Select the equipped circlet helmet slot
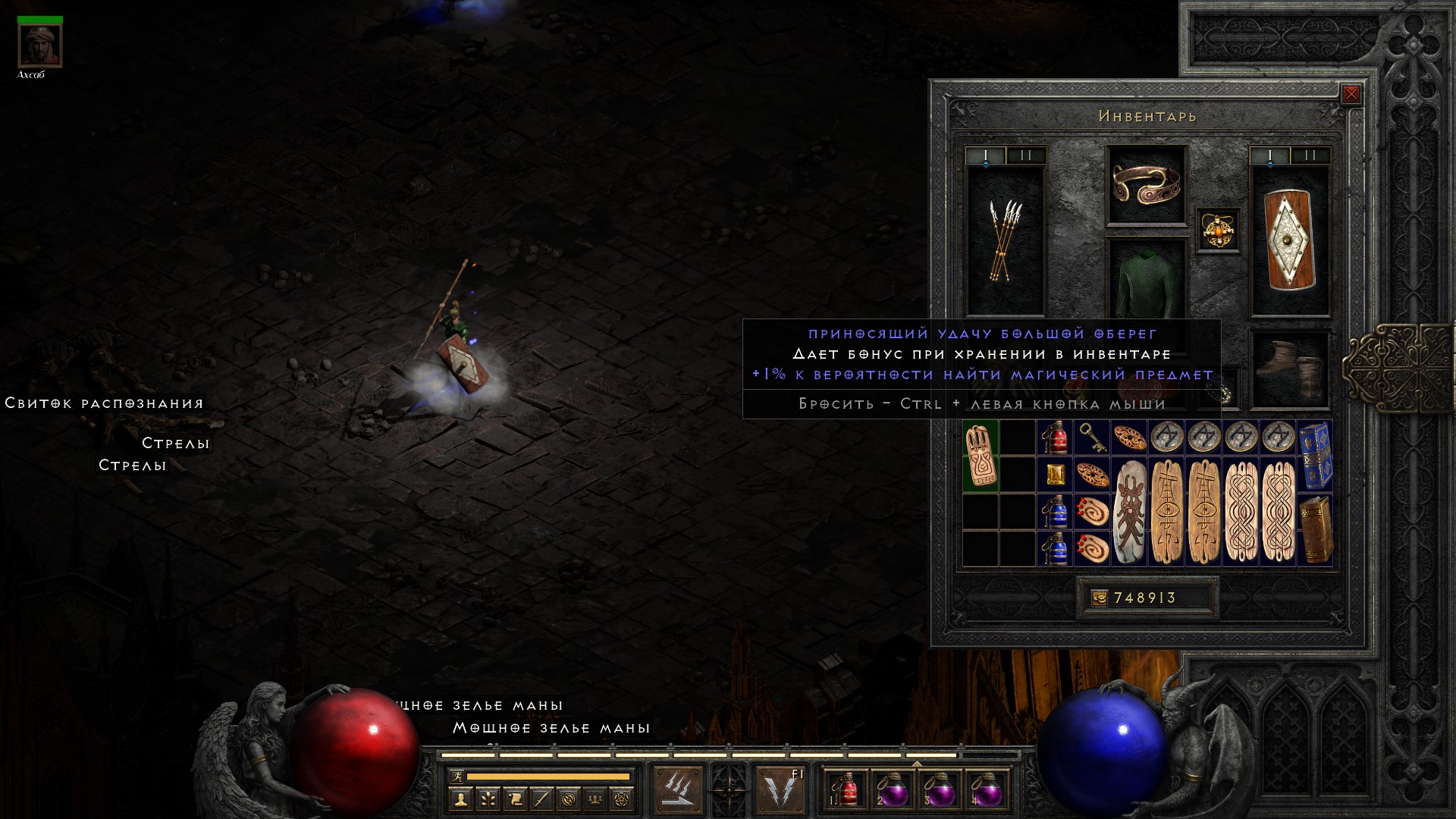The image size is (1456, 819). pos(1146,184)
